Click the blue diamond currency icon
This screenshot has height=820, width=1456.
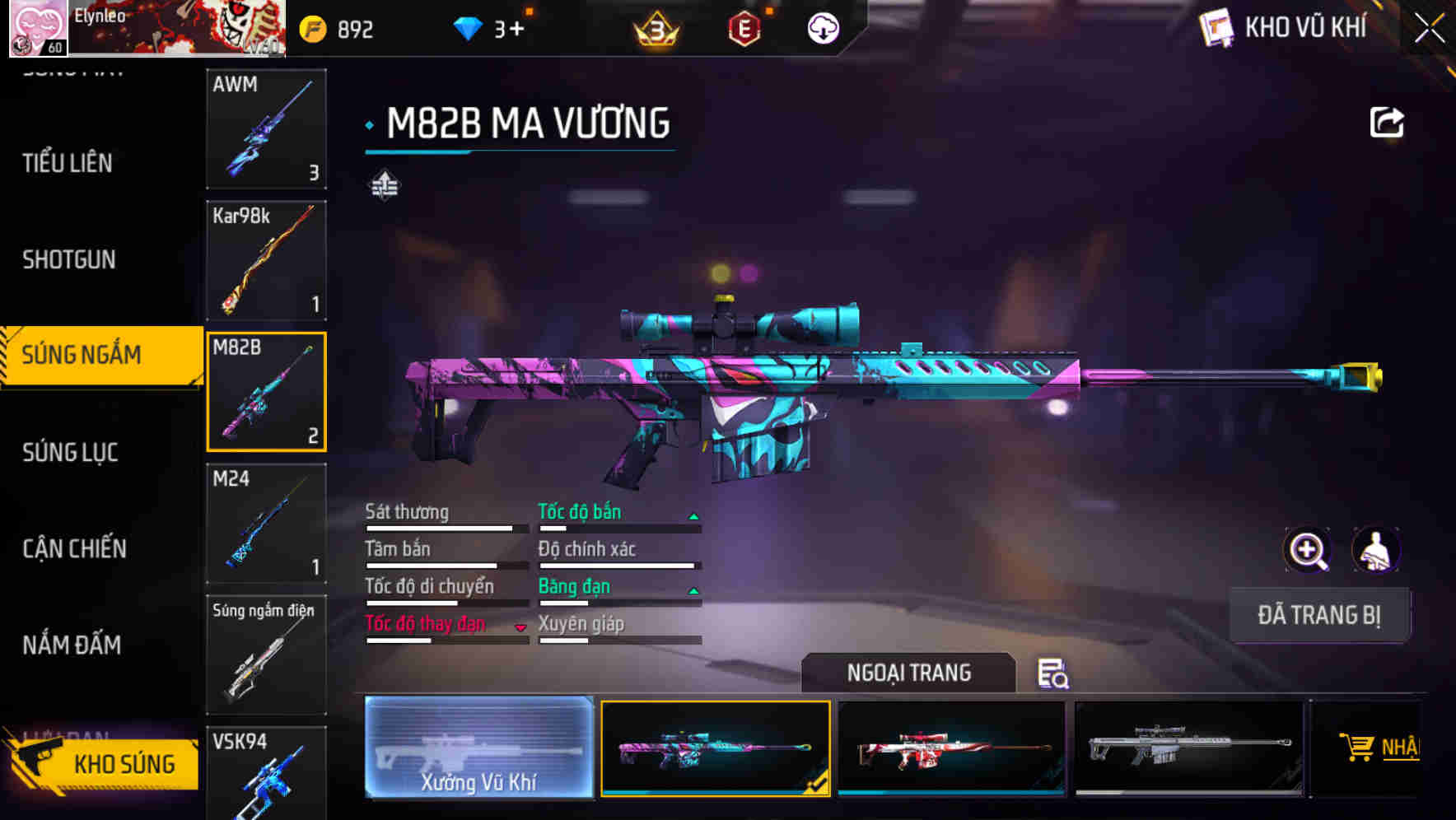click(469, 27)
